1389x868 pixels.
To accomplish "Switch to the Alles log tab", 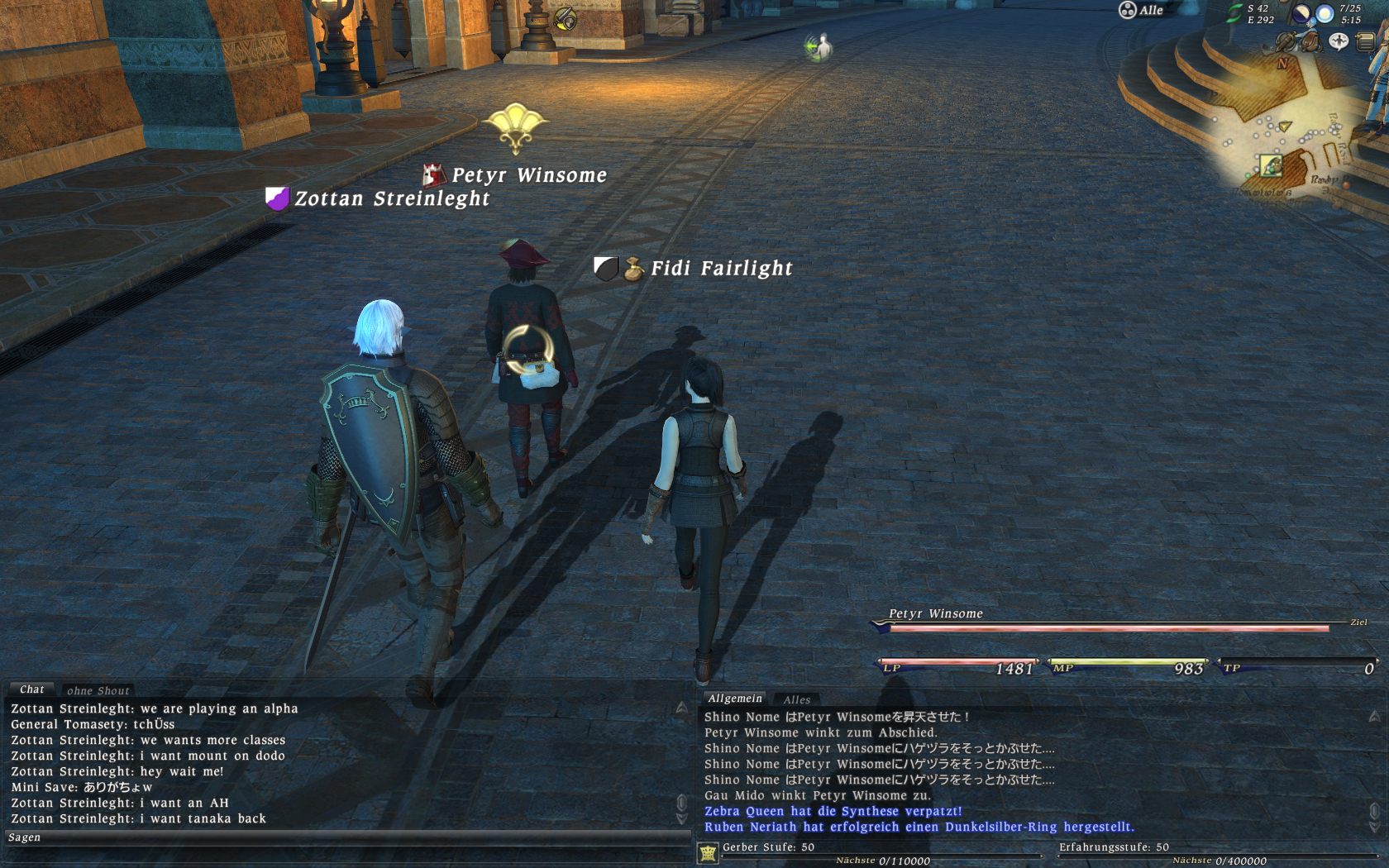I will (x=796, y=700).
